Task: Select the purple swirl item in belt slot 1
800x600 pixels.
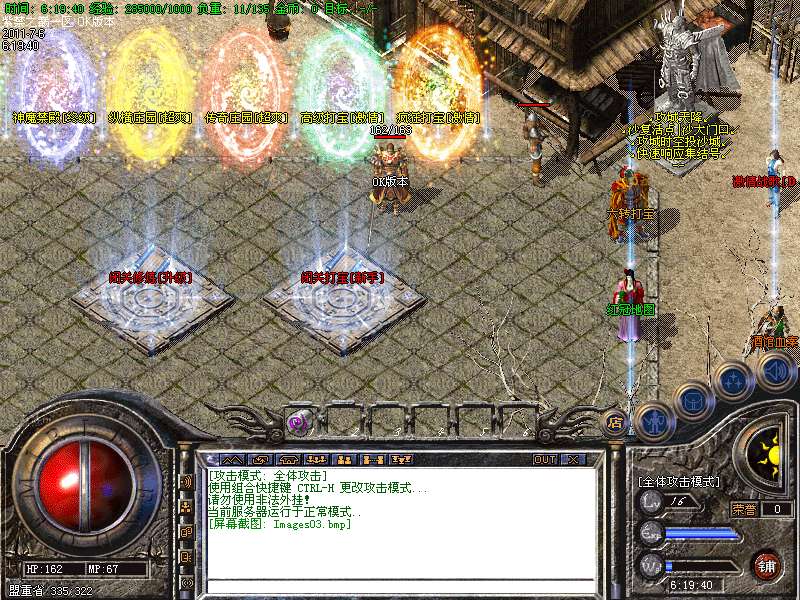Action: pos(299,422)
